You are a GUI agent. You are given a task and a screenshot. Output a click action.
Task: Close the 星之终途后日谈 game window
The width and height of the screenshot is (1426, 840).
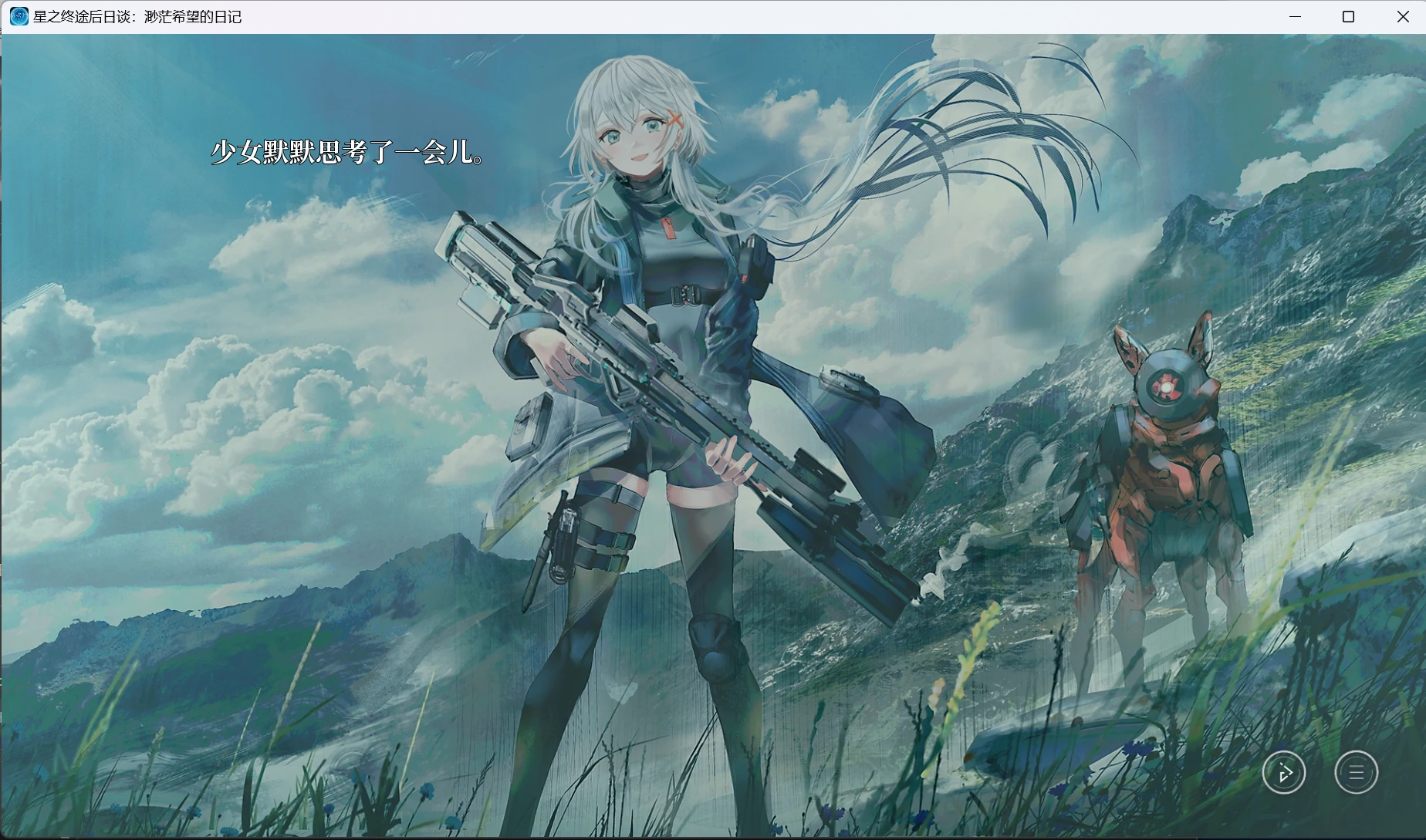point(1402,15)
